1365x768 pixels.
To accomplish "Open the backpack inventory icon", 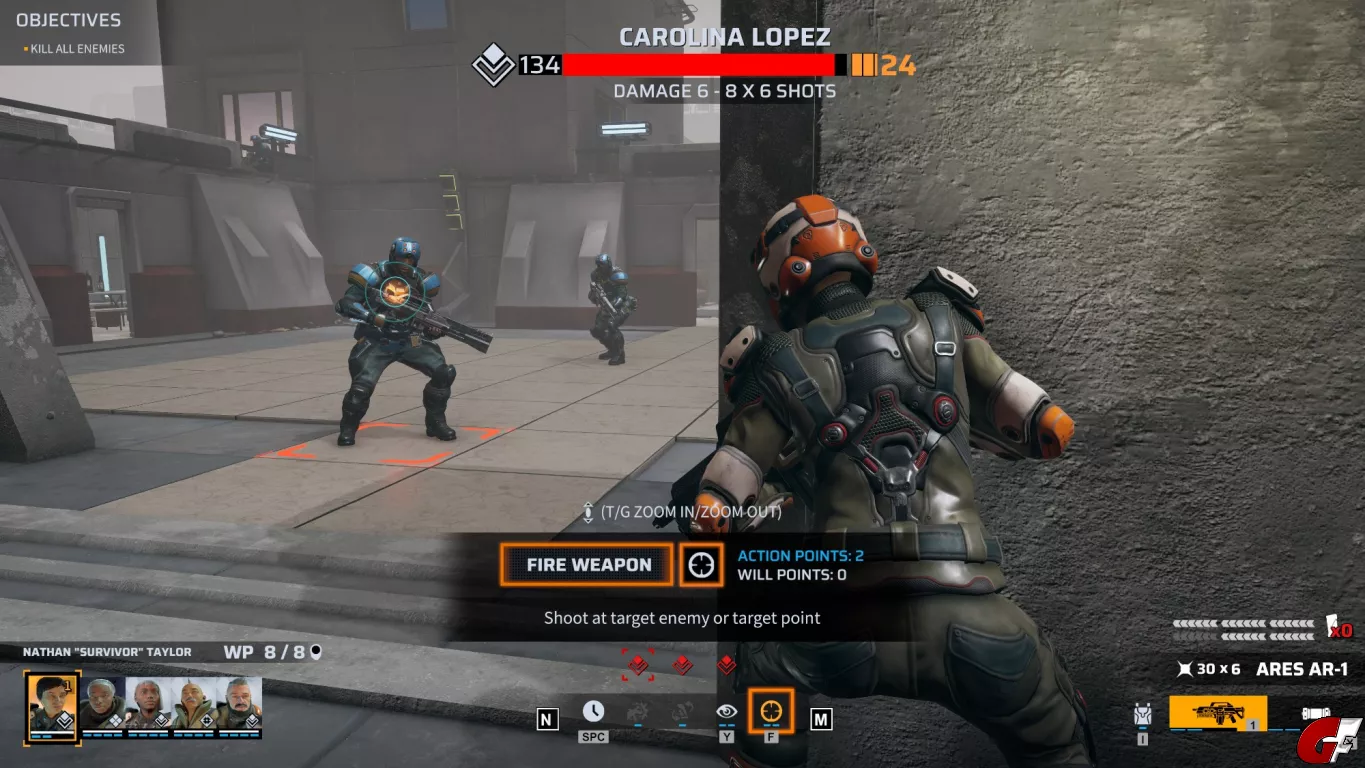I will coord(1143,715).
